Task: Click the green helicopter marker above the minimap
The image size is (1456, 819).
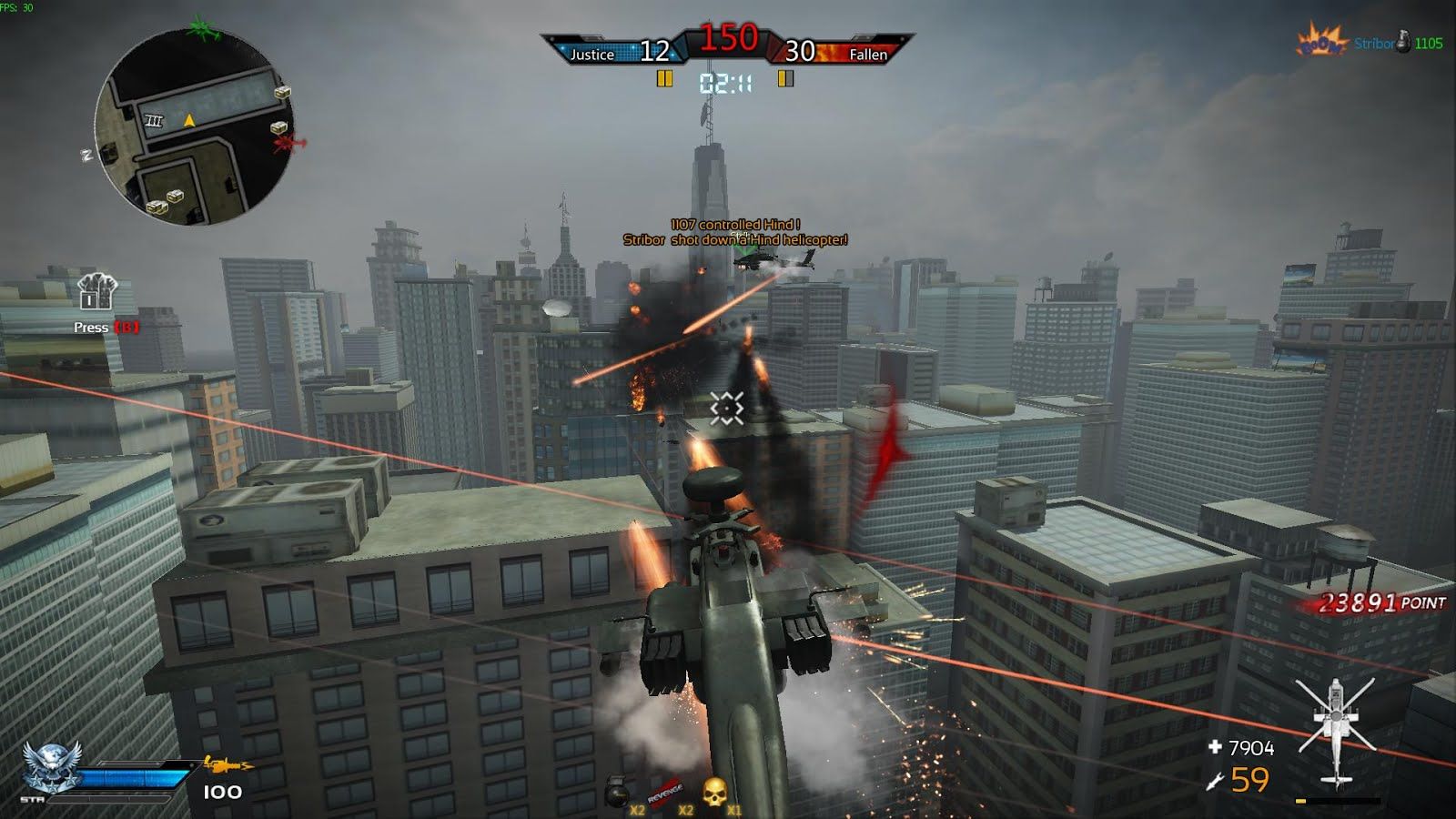Action: pos(204,29)
